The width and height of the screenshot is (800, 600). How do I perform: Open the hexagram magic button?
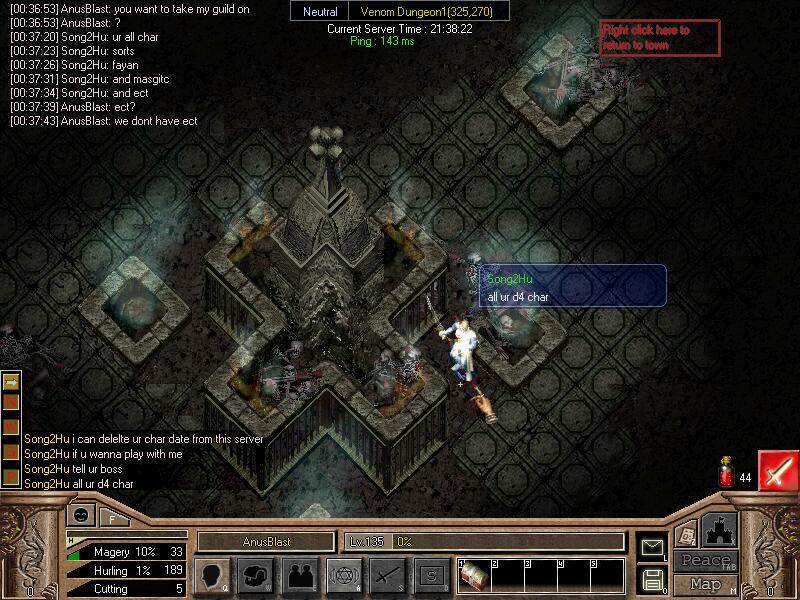click(x=343, y=575)
